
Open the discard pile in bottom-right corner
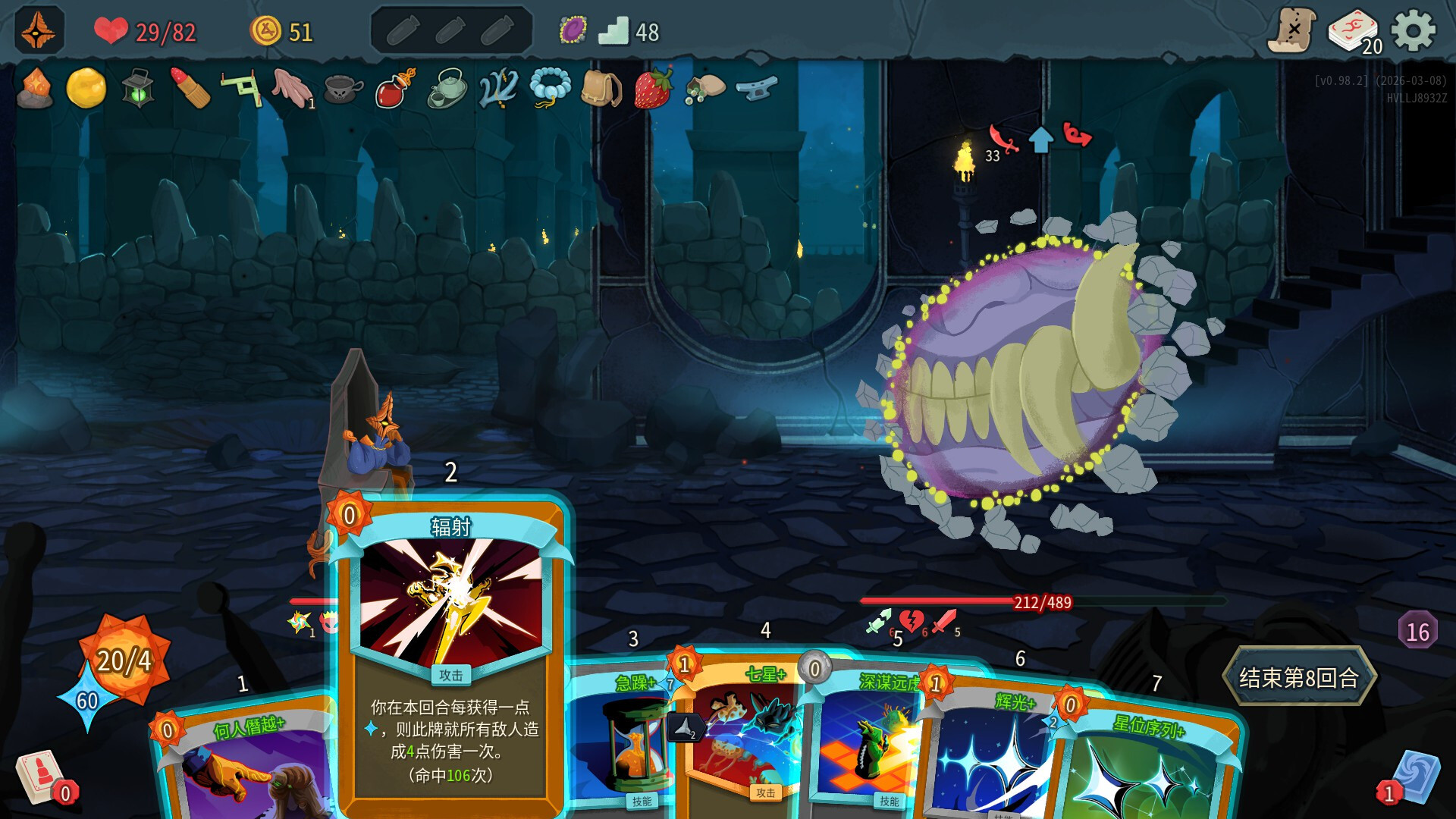coord(1414,777)
